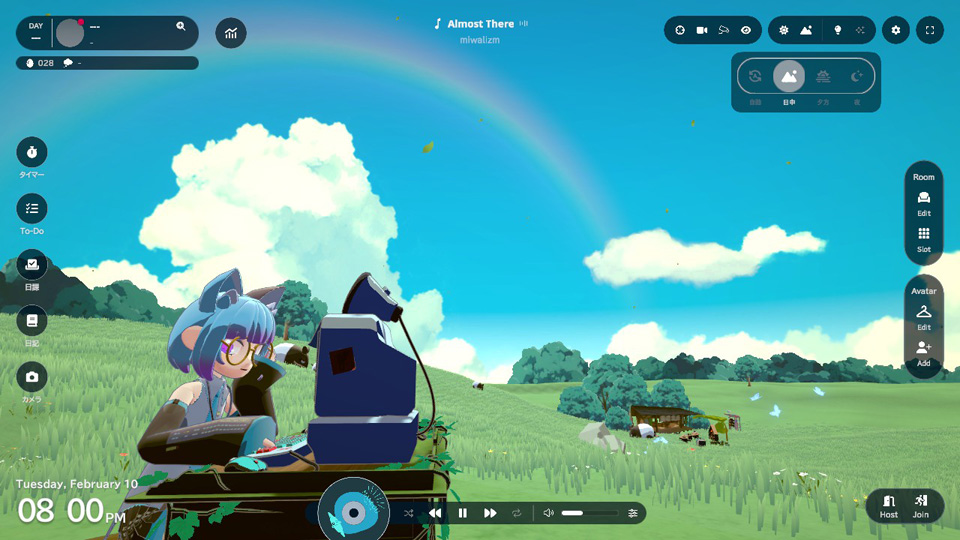The image size is (960, 540).
Task: Select the evening (夕方) sunset option
Action: tap(823, 77)
